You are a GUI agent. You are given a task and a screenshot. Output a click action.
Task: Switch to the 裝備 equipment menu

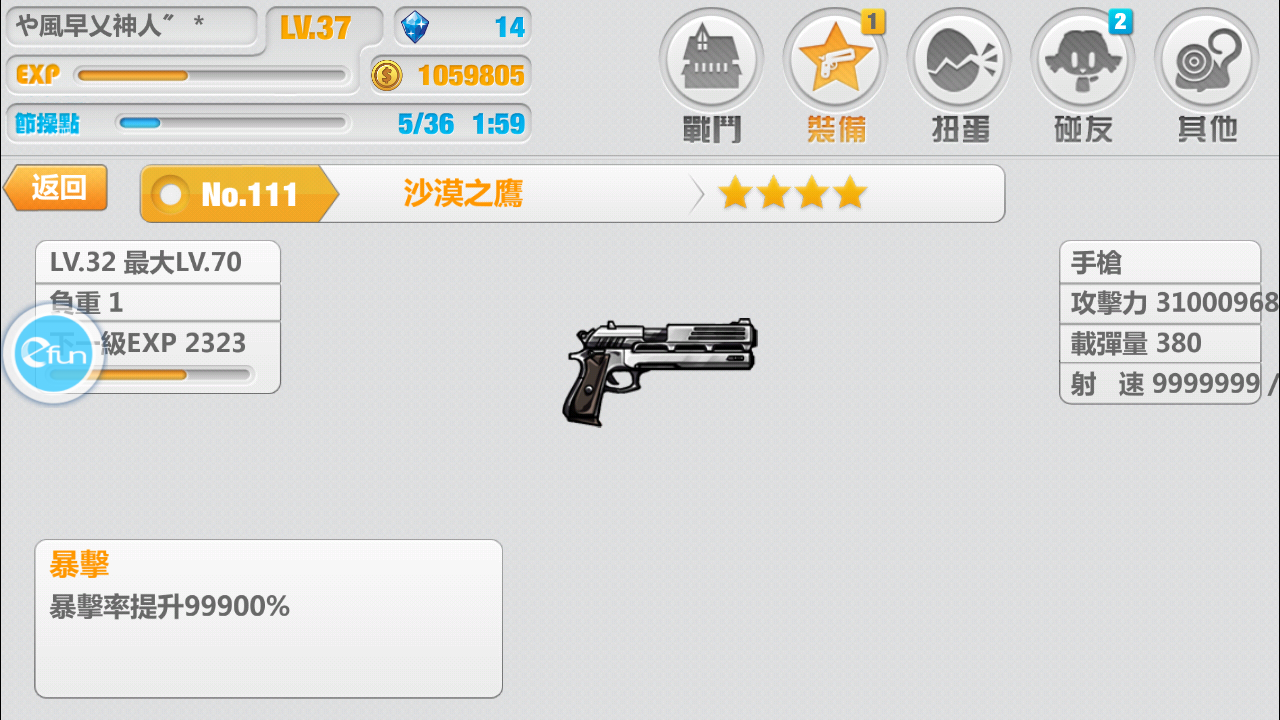[x=835, y=73]
